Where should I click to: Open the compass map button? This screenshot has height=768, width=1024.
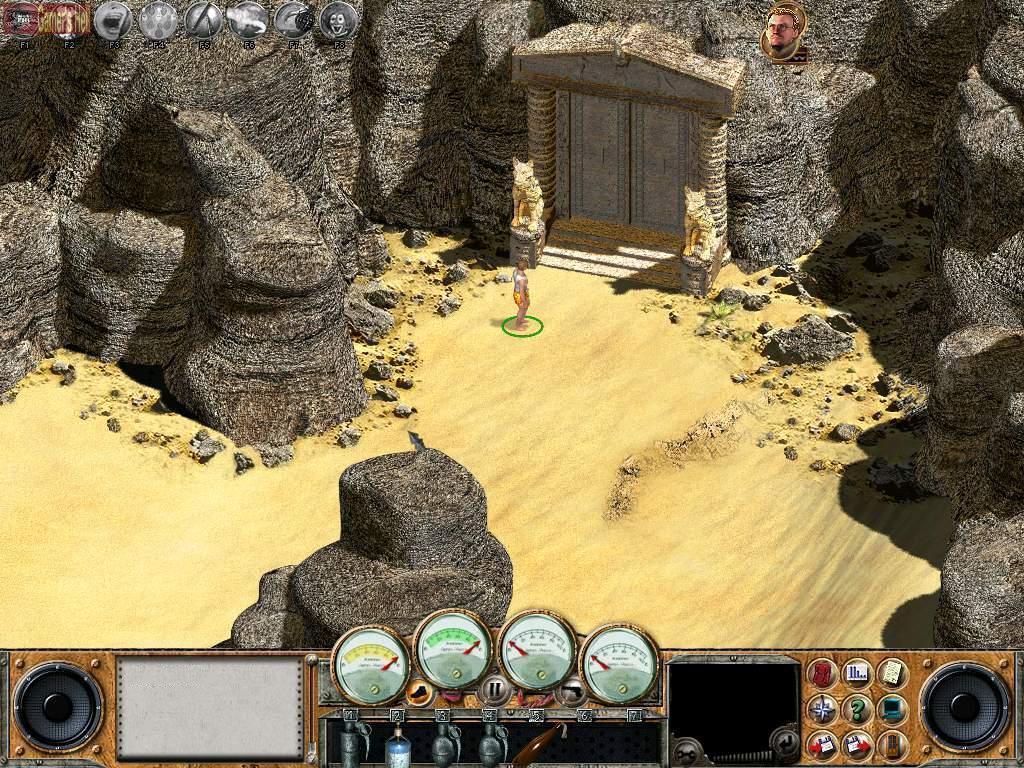[822, 709]
